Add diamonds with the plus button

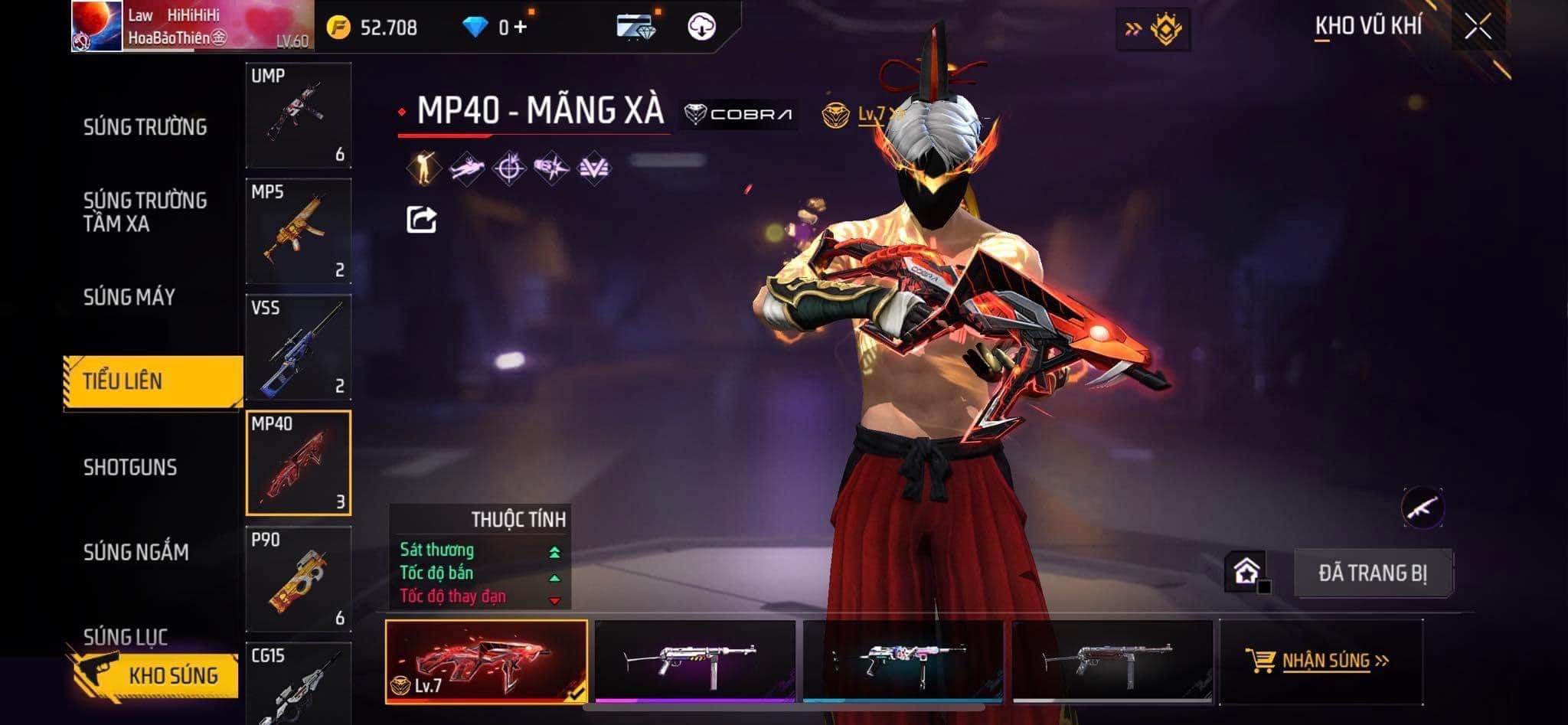pos(521,28)
